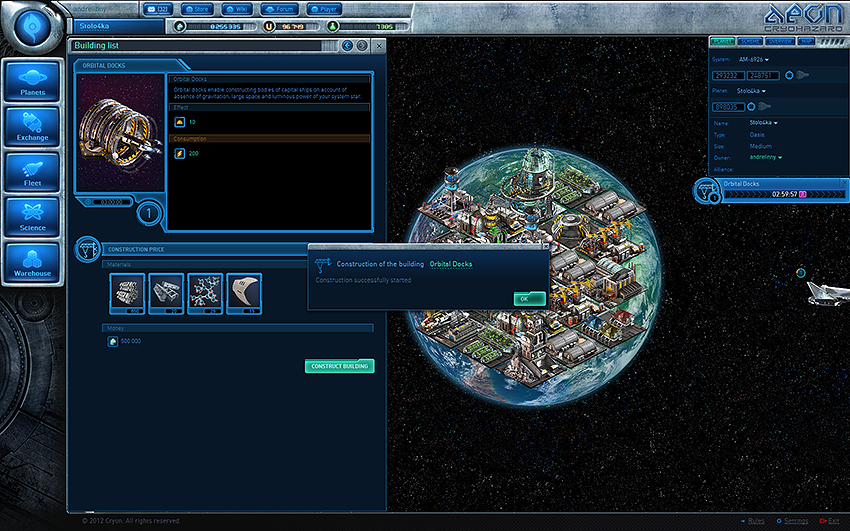
Task: Close the Building list window
Action: 377,46
